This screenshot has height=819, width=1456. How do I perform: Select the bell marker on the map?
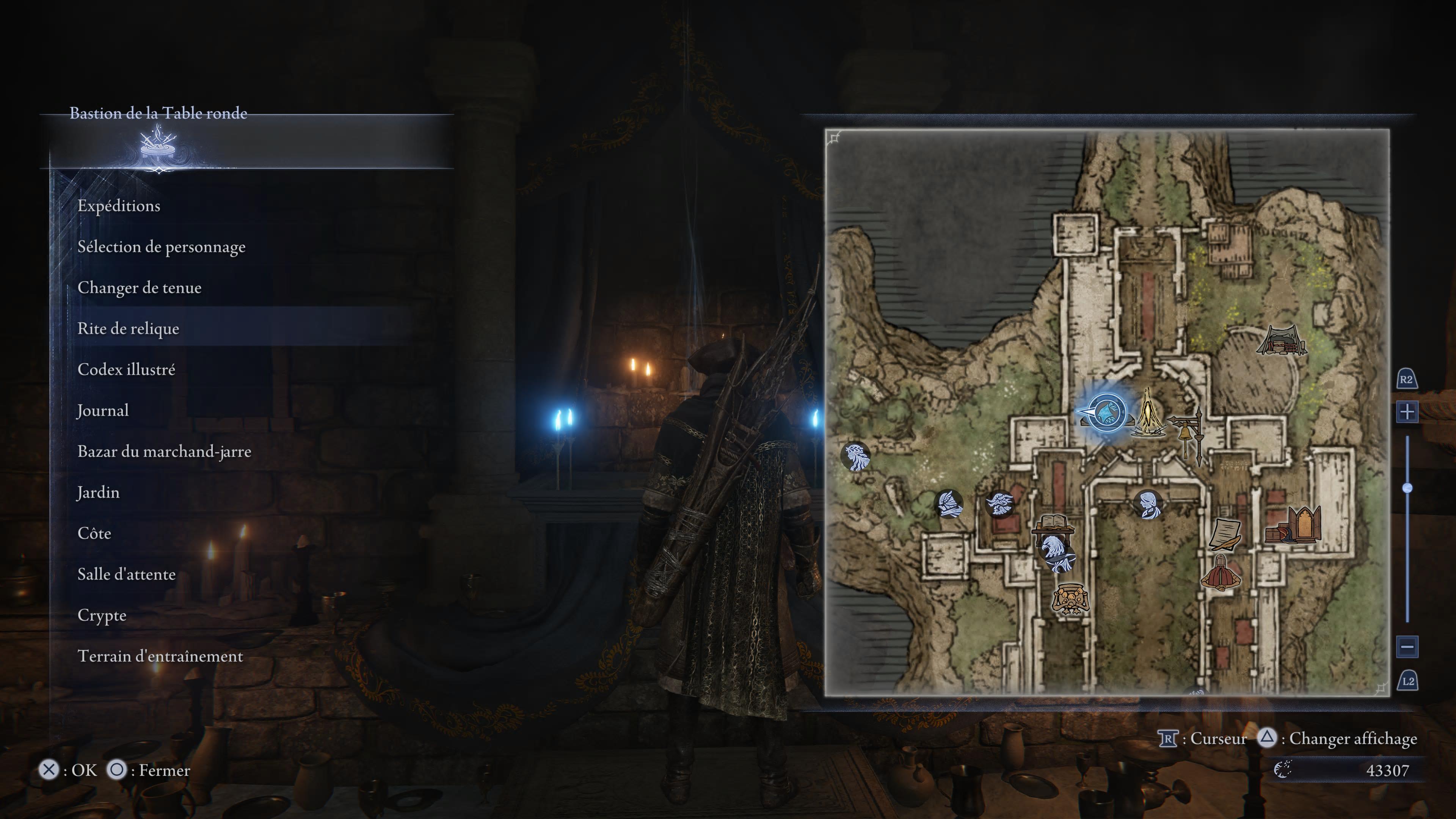tap(1186, 434)
